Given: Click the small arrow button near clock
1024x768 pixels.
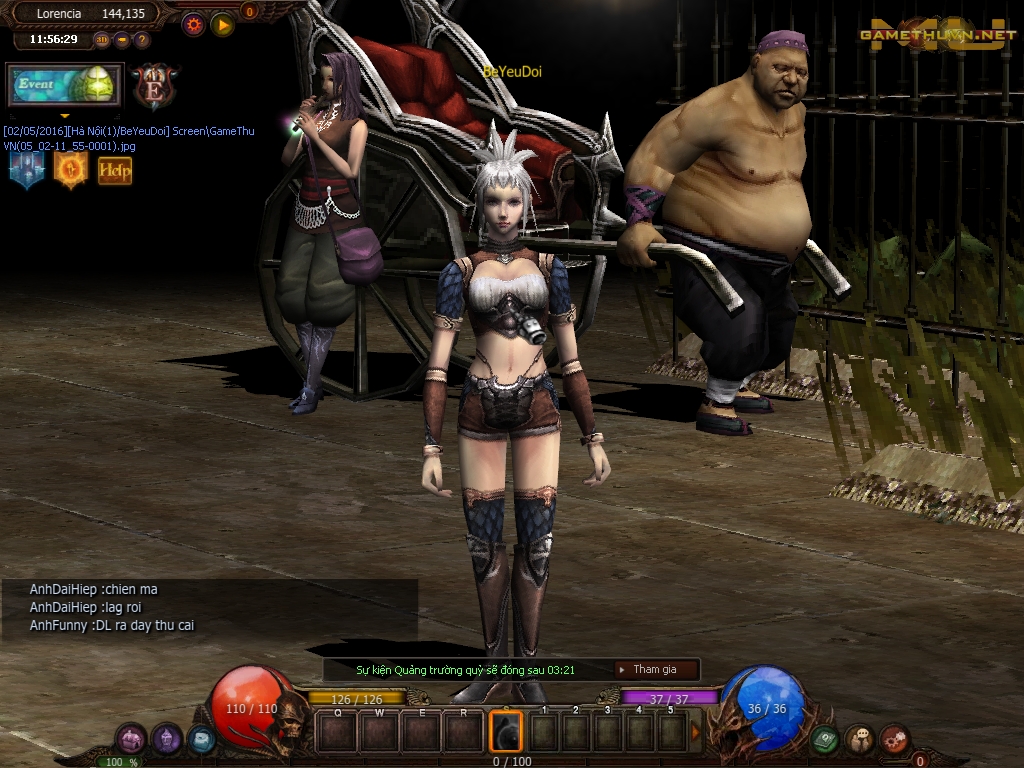Looking at the screenshot, I should [122, 40].
